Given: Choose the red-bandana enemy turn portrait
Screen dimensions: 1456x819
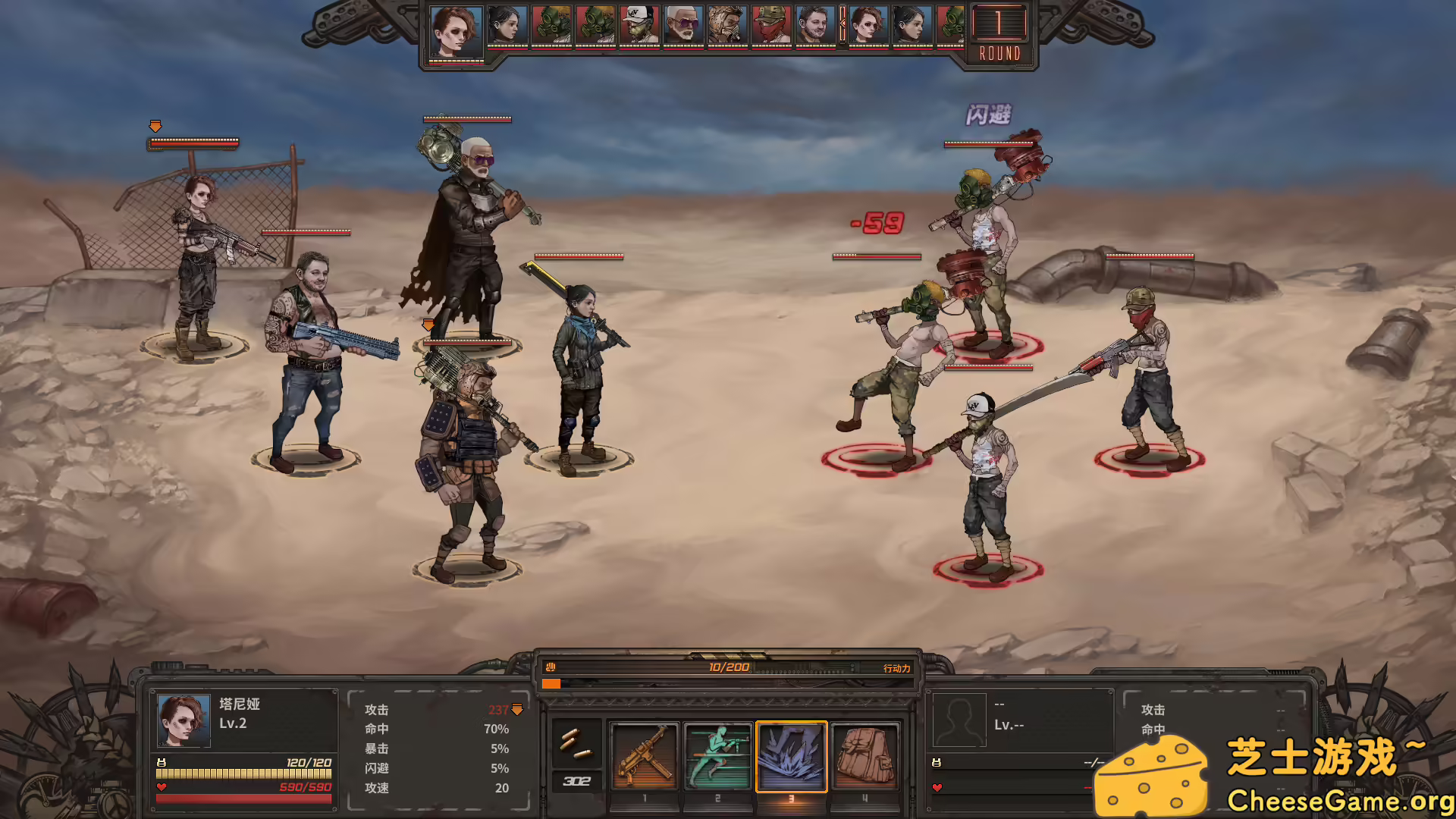Looking at the screenshot, I should pos(771,26).
